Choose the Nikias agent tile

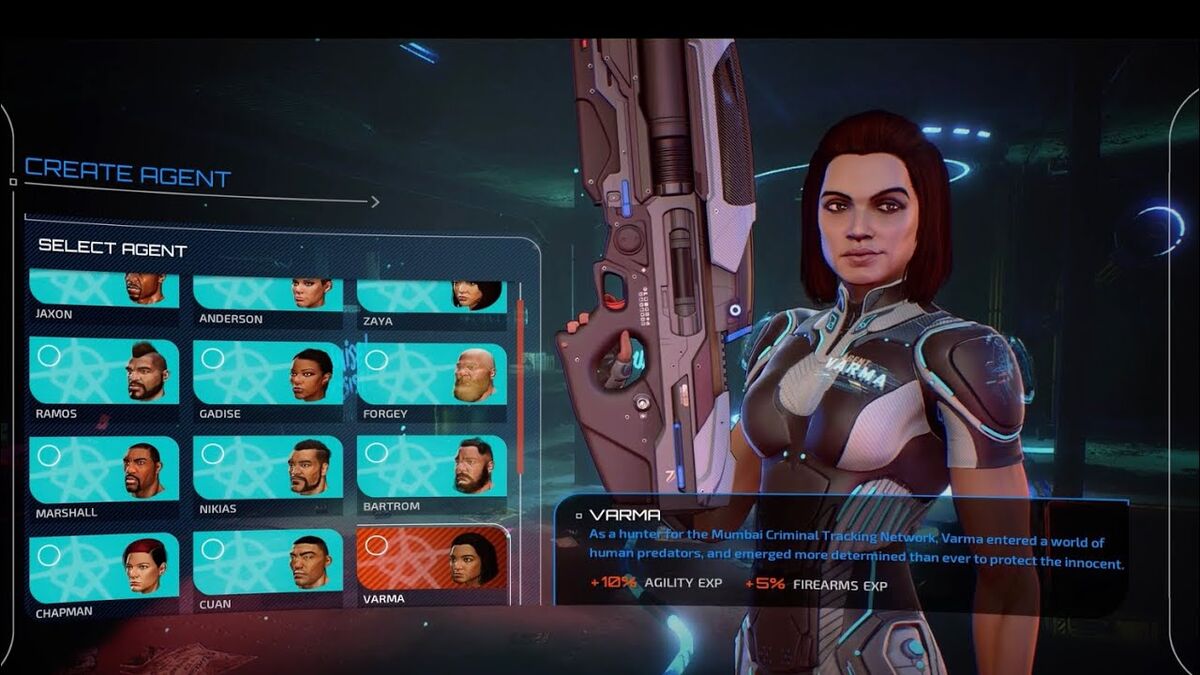(x=268, y=468)
